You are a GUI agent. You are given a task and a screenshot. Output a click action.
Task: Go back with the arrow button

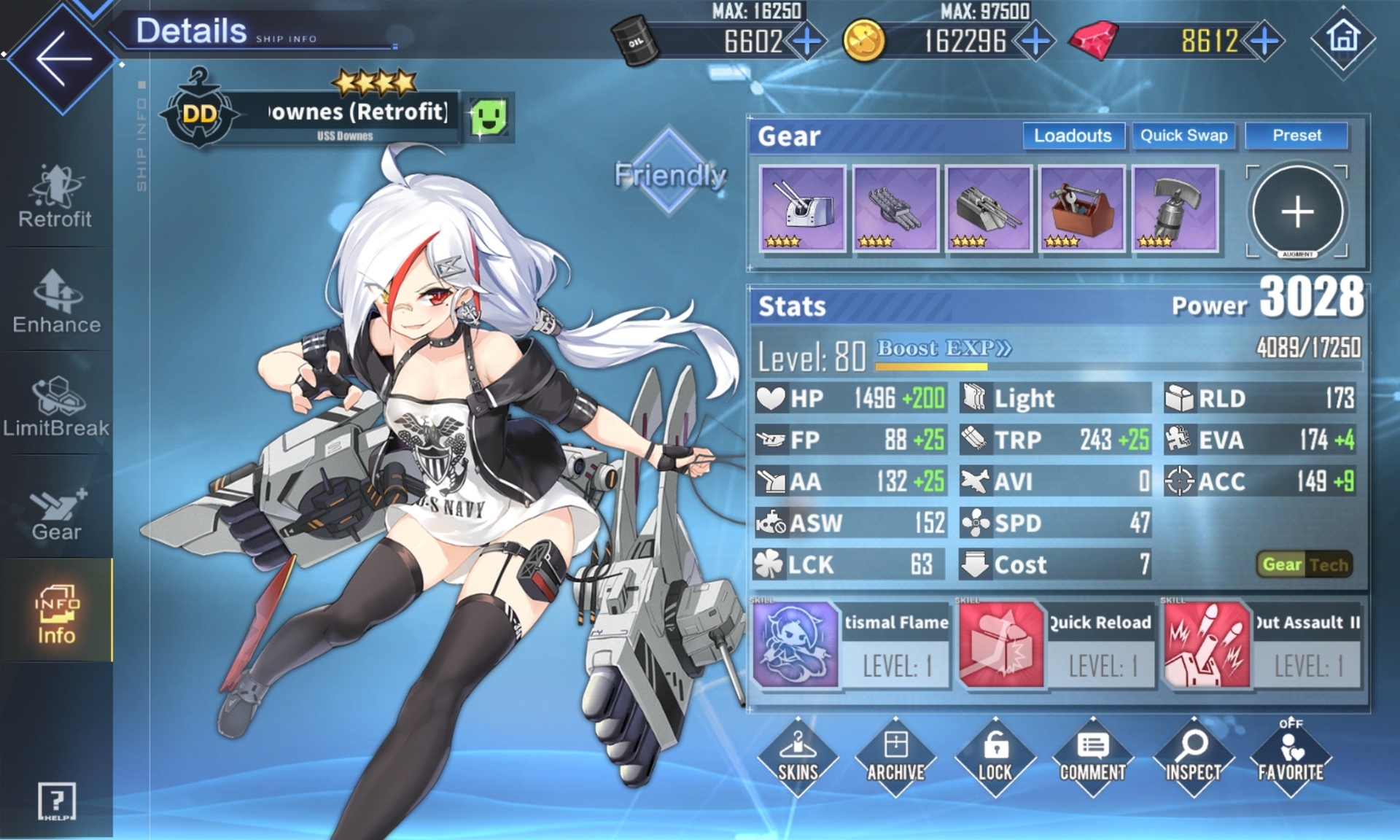[x=61, y=58]
